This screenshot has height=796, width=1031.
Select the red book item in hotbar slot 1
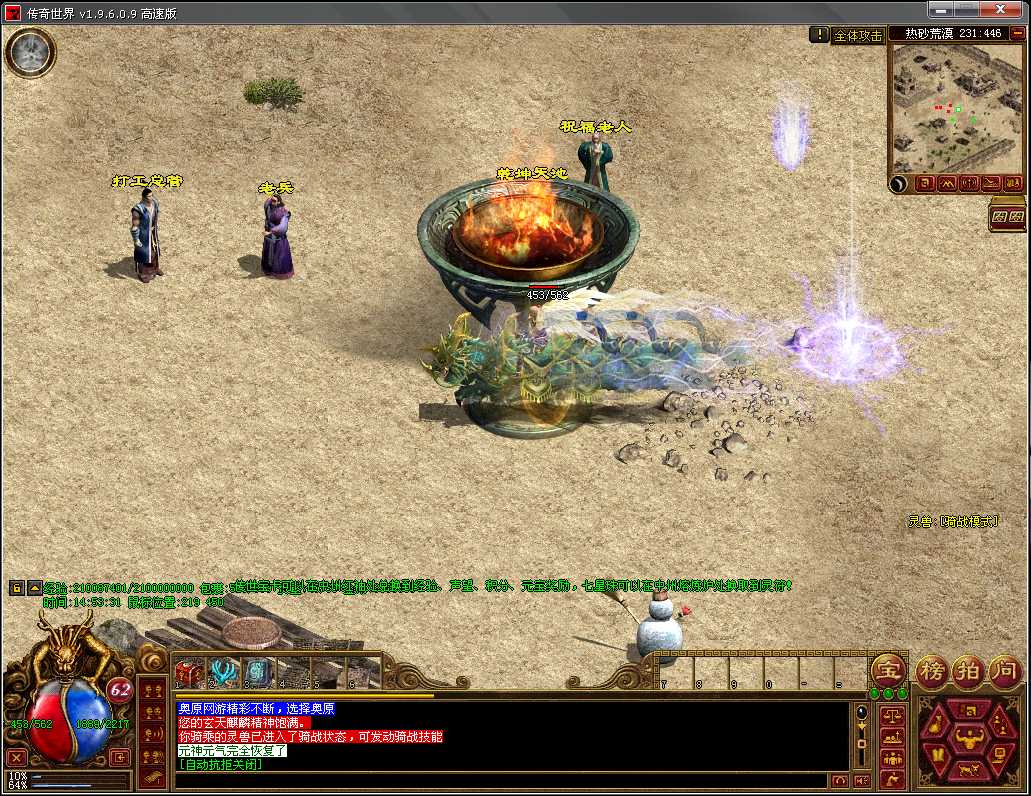190,672
